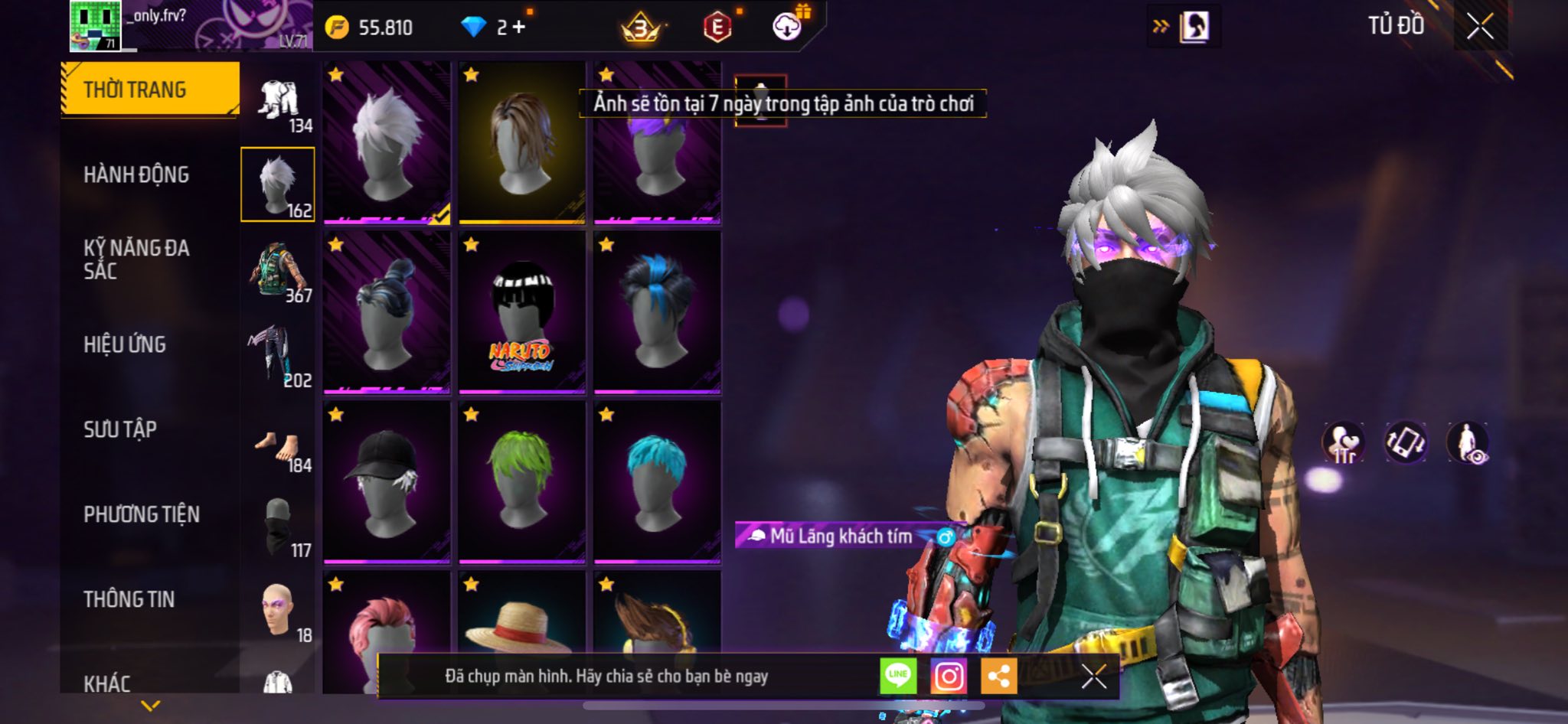
Task: Go to the Sưu Tập tab
Action: (x=120, y=429)
